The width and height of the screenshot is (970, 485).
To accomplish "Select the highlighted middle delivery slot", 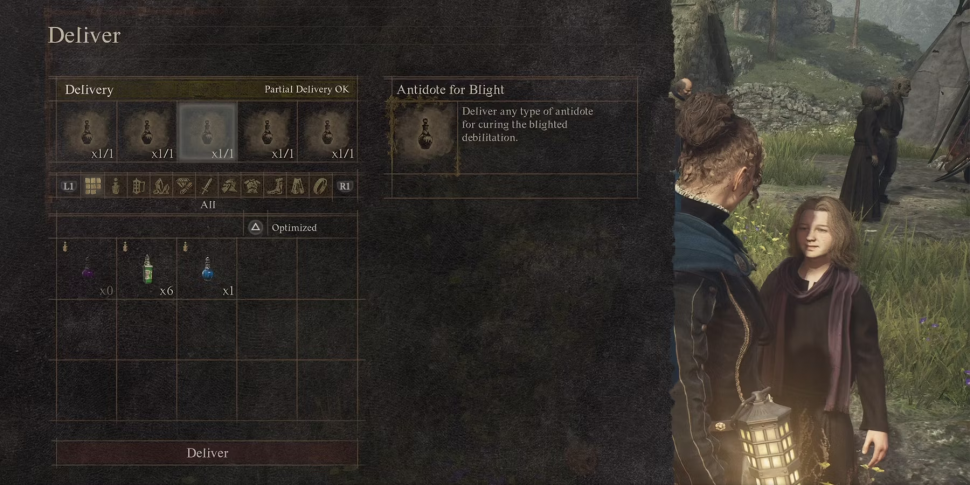I will pos(207,132).
